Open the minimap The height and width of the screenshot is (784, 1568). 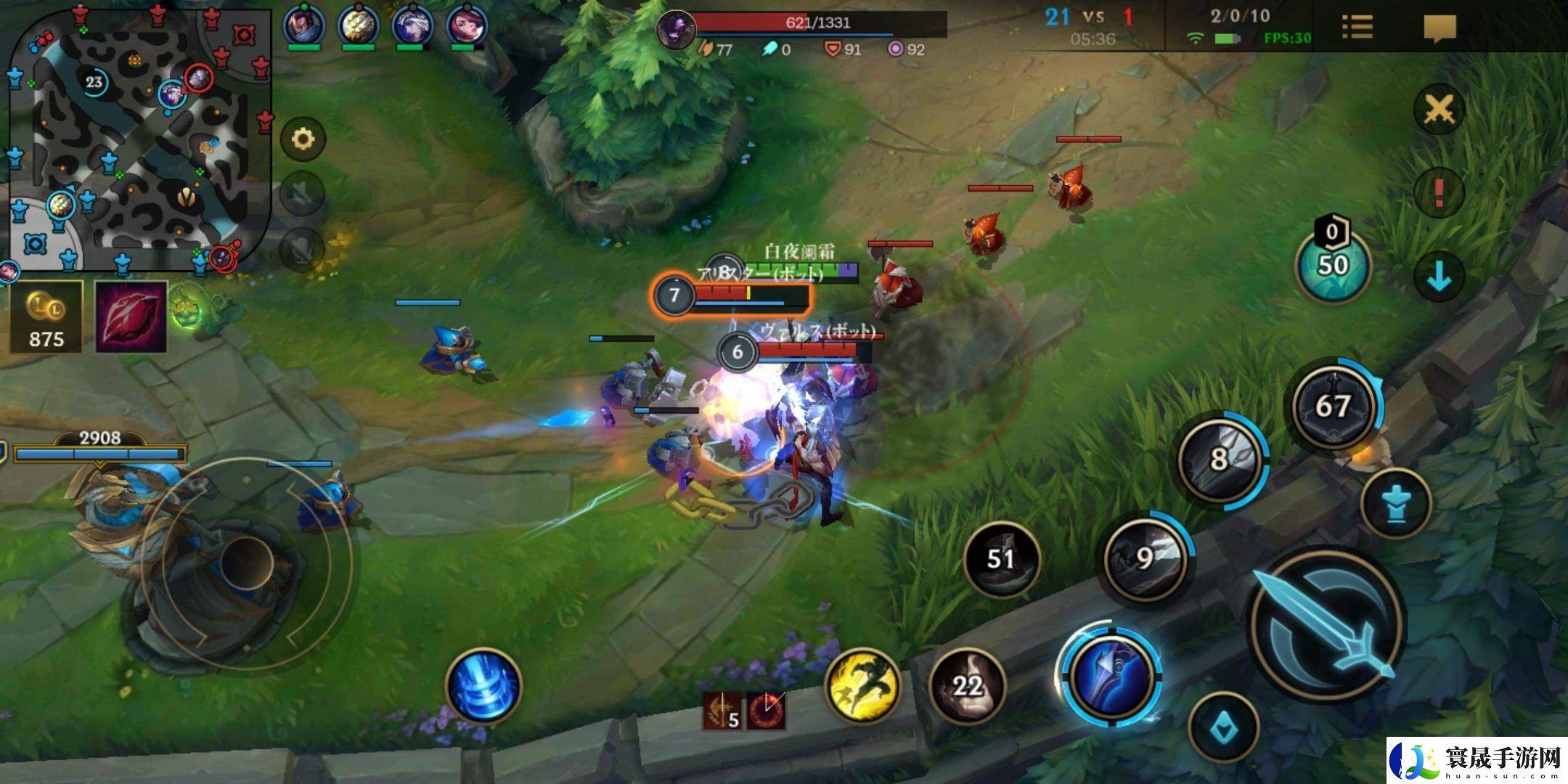138,138
